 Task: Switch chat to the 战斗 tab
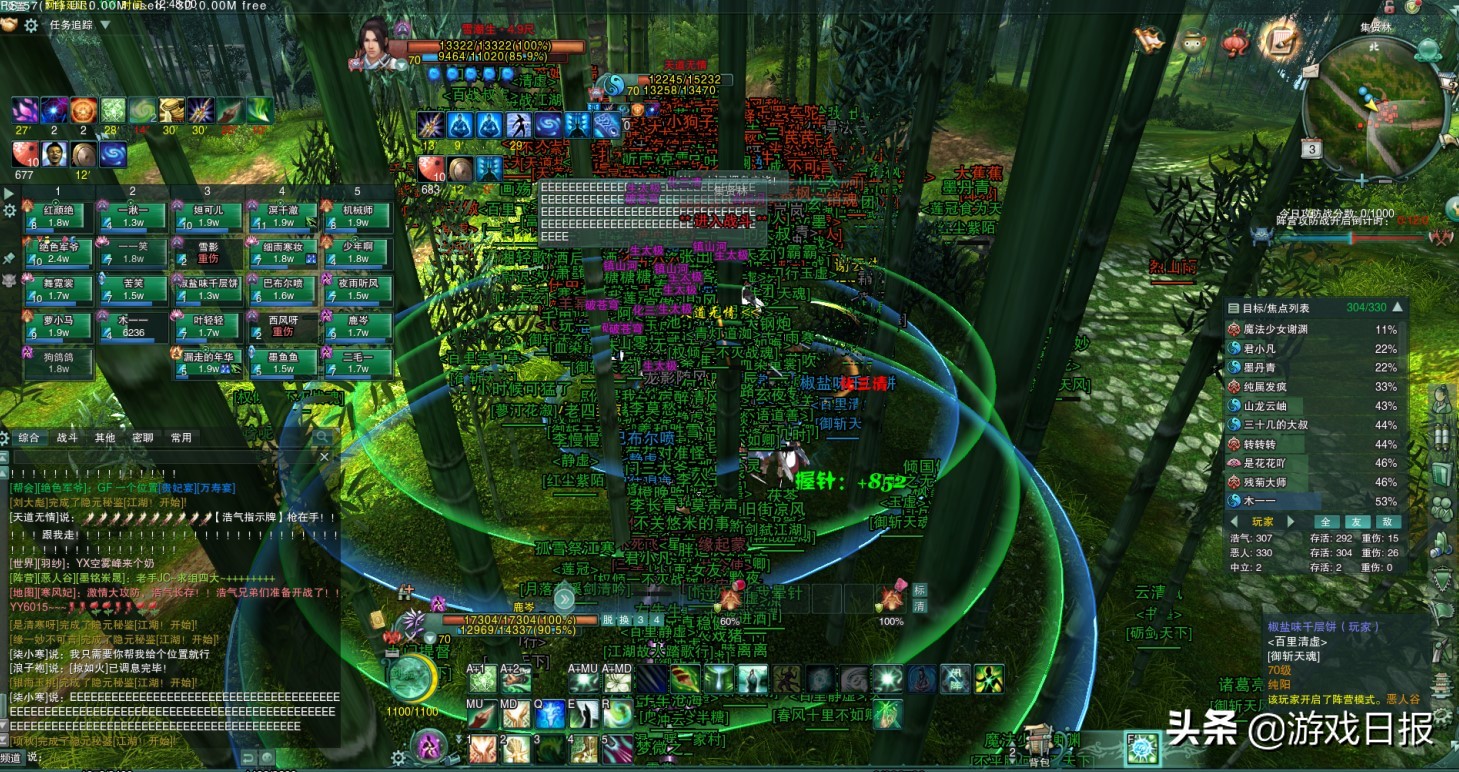click(67, 437)
